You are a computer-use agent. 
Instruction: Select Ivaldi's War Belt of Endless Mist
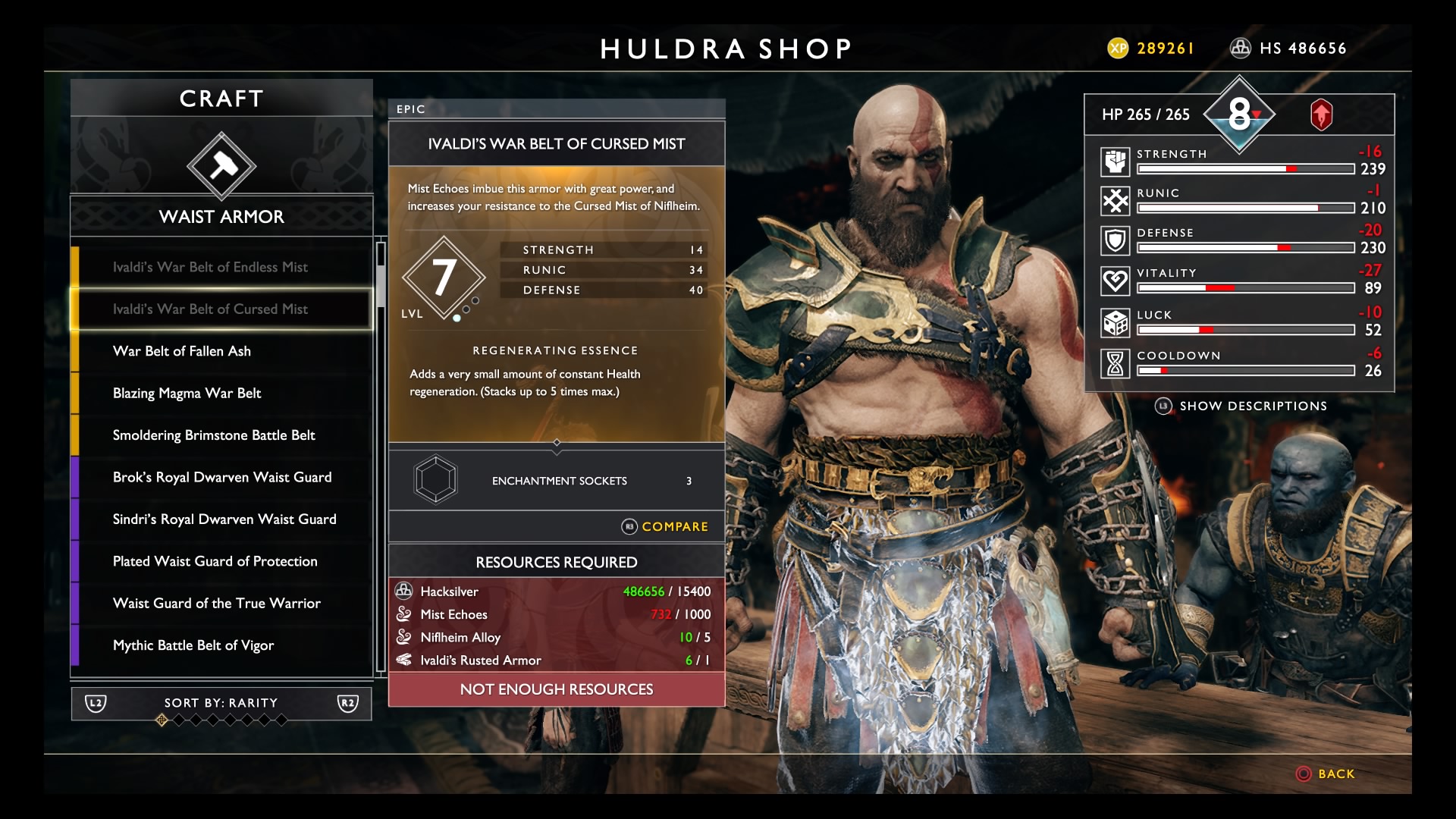[210, 267]
